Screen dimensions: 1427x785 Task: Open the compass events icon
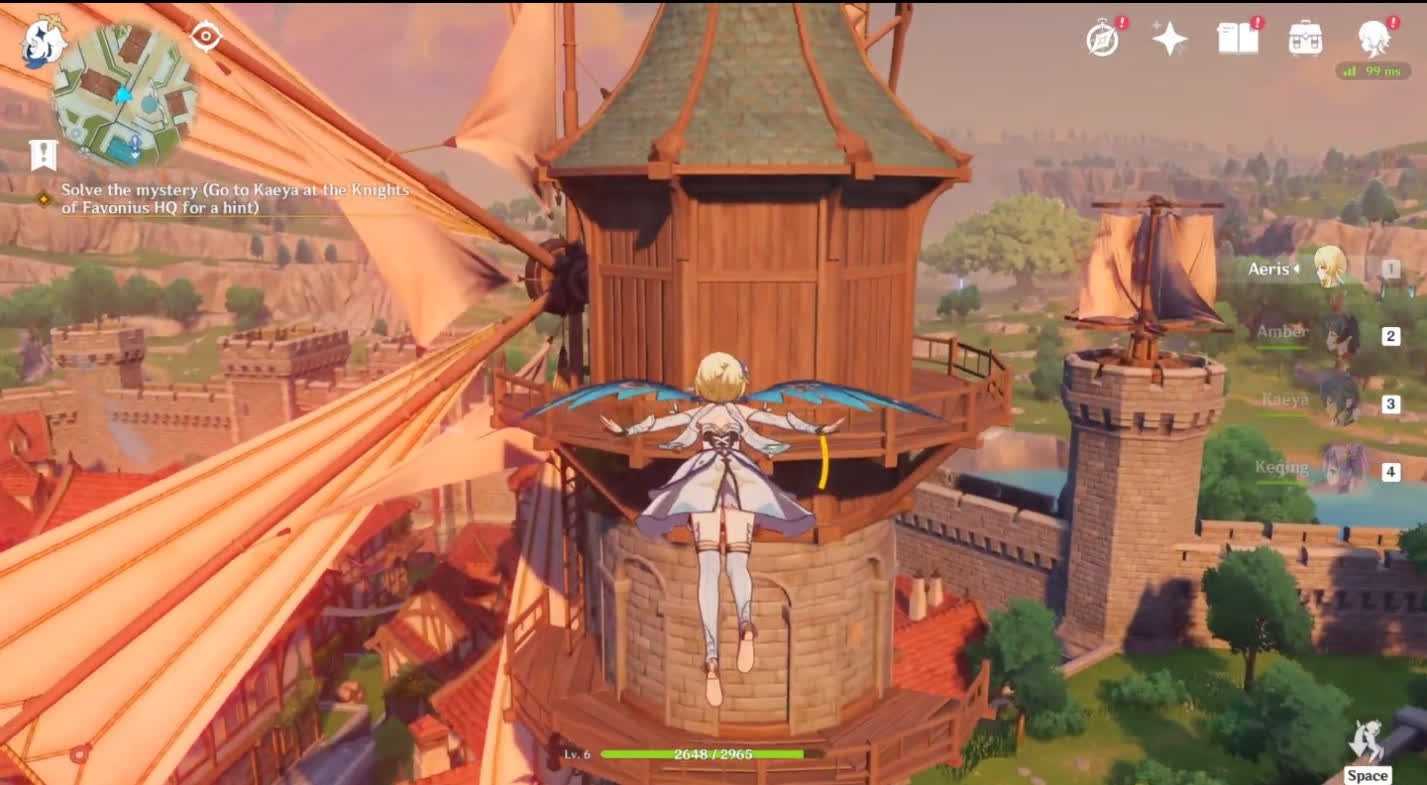point(1103,39)
